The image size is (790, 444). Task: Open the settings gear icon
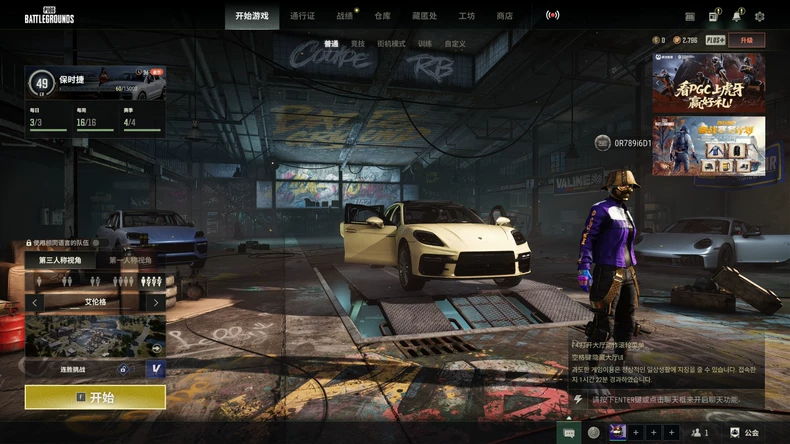(760, 16)
